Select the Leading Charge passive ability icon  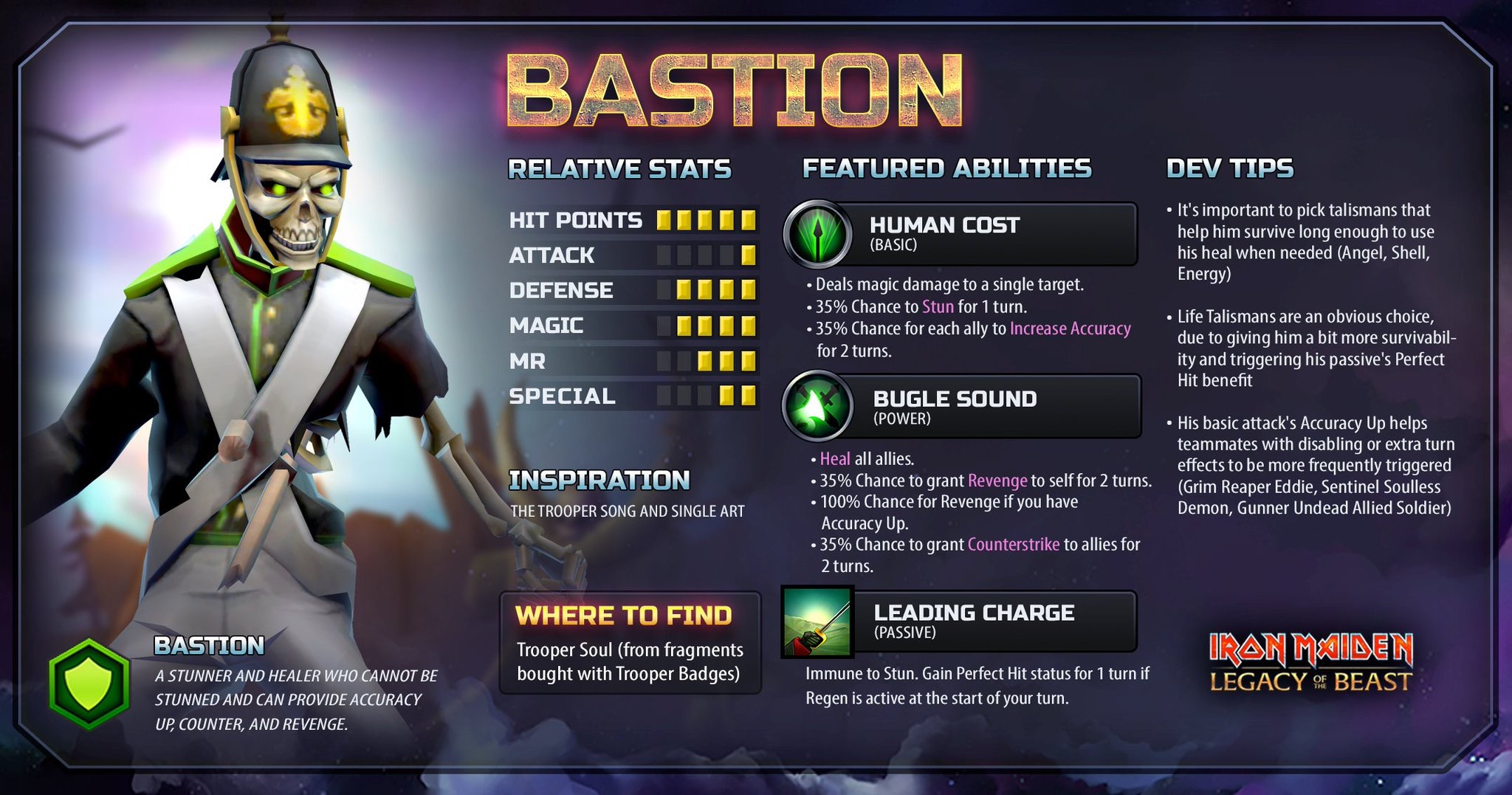pyautogui.click(x=817, y=622)
